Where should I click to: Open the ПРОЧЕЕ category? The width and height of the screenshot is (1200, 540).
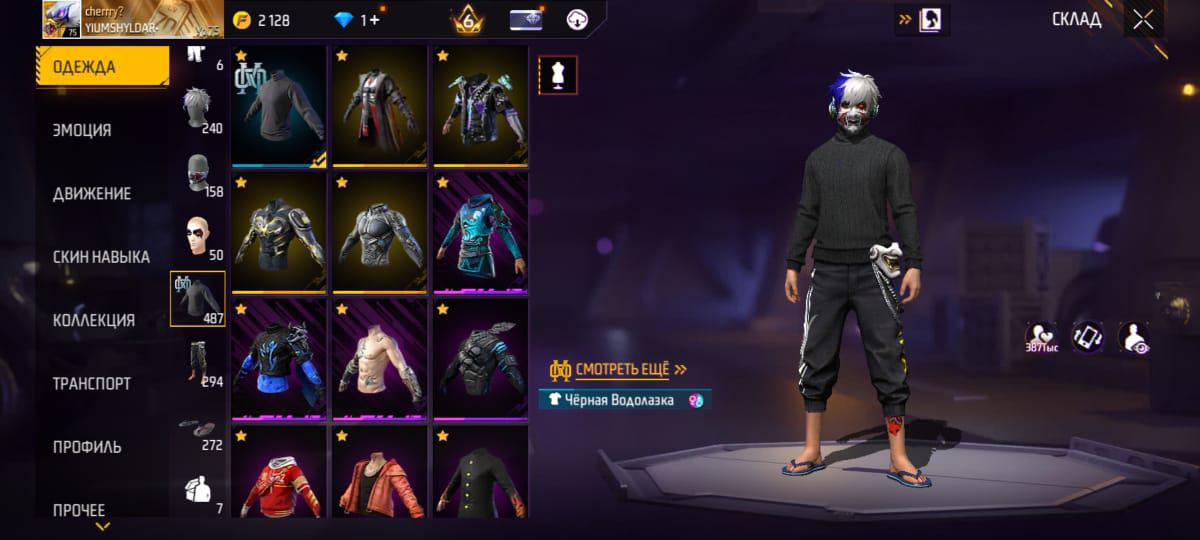[79, 510]
